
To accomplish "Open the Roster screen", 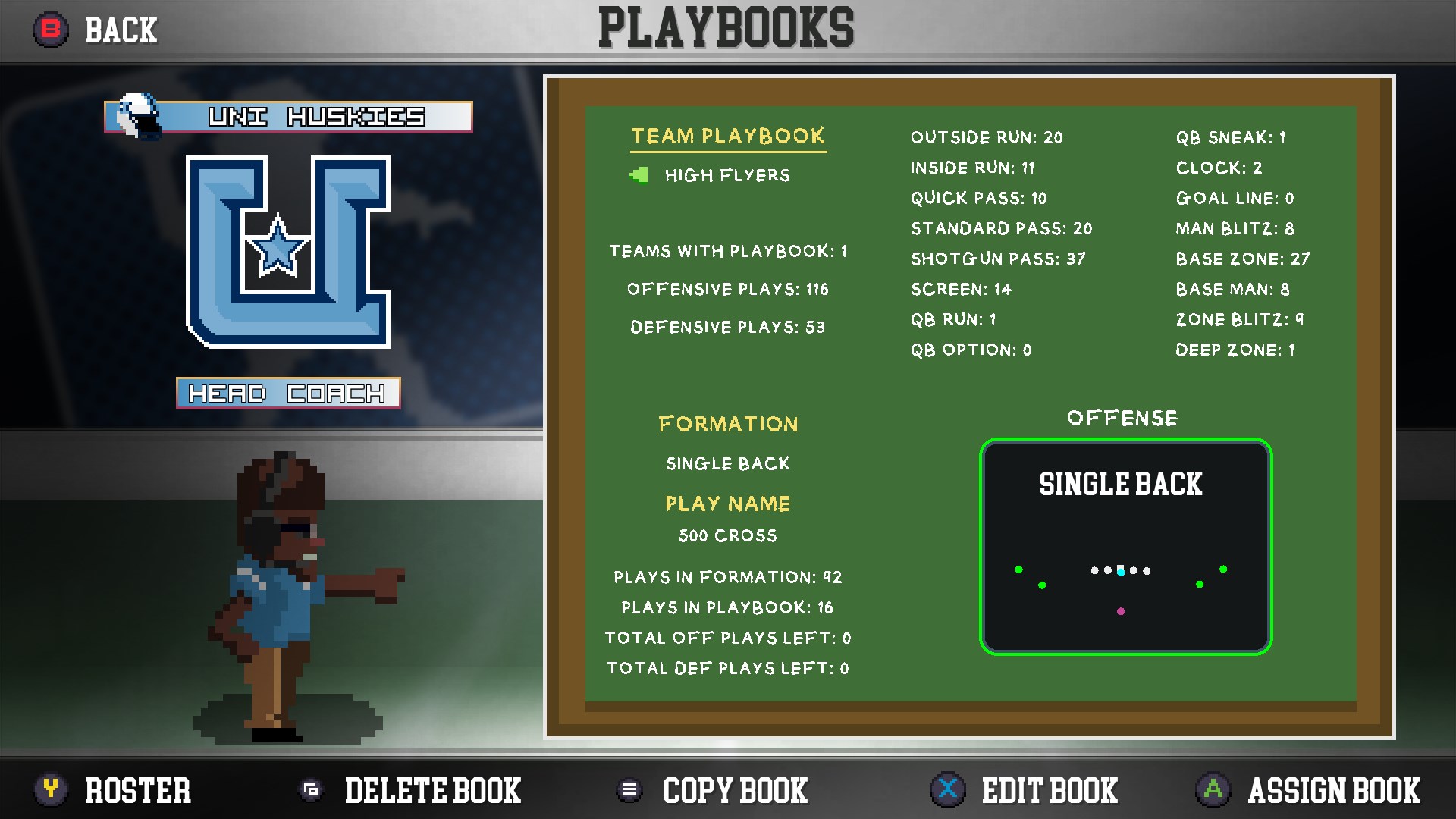I will pyautogui.click(x=136, y=790).
